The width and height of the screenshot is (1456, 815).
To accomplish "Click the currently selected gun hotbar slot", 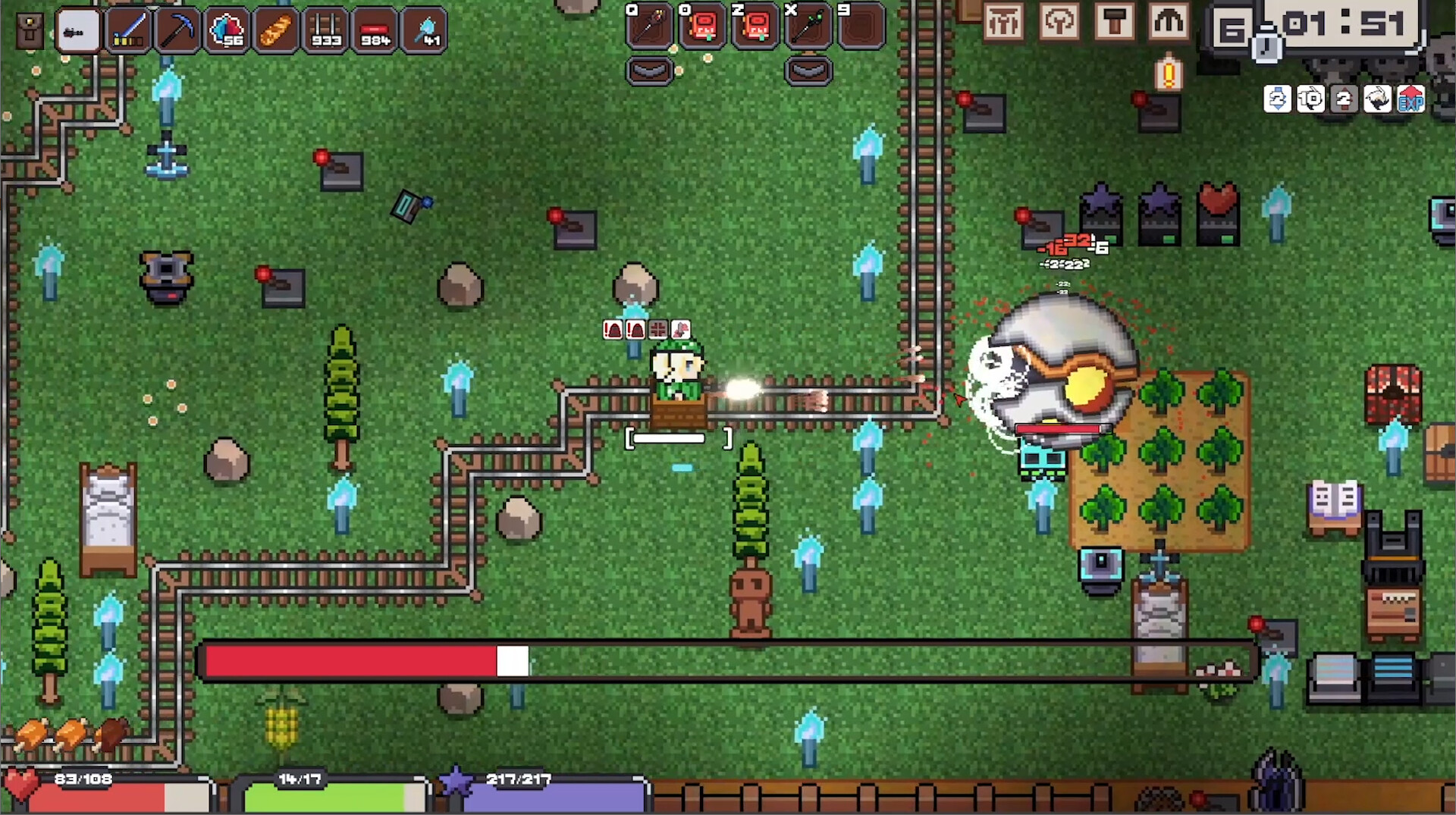I will (x=78, y=30).
